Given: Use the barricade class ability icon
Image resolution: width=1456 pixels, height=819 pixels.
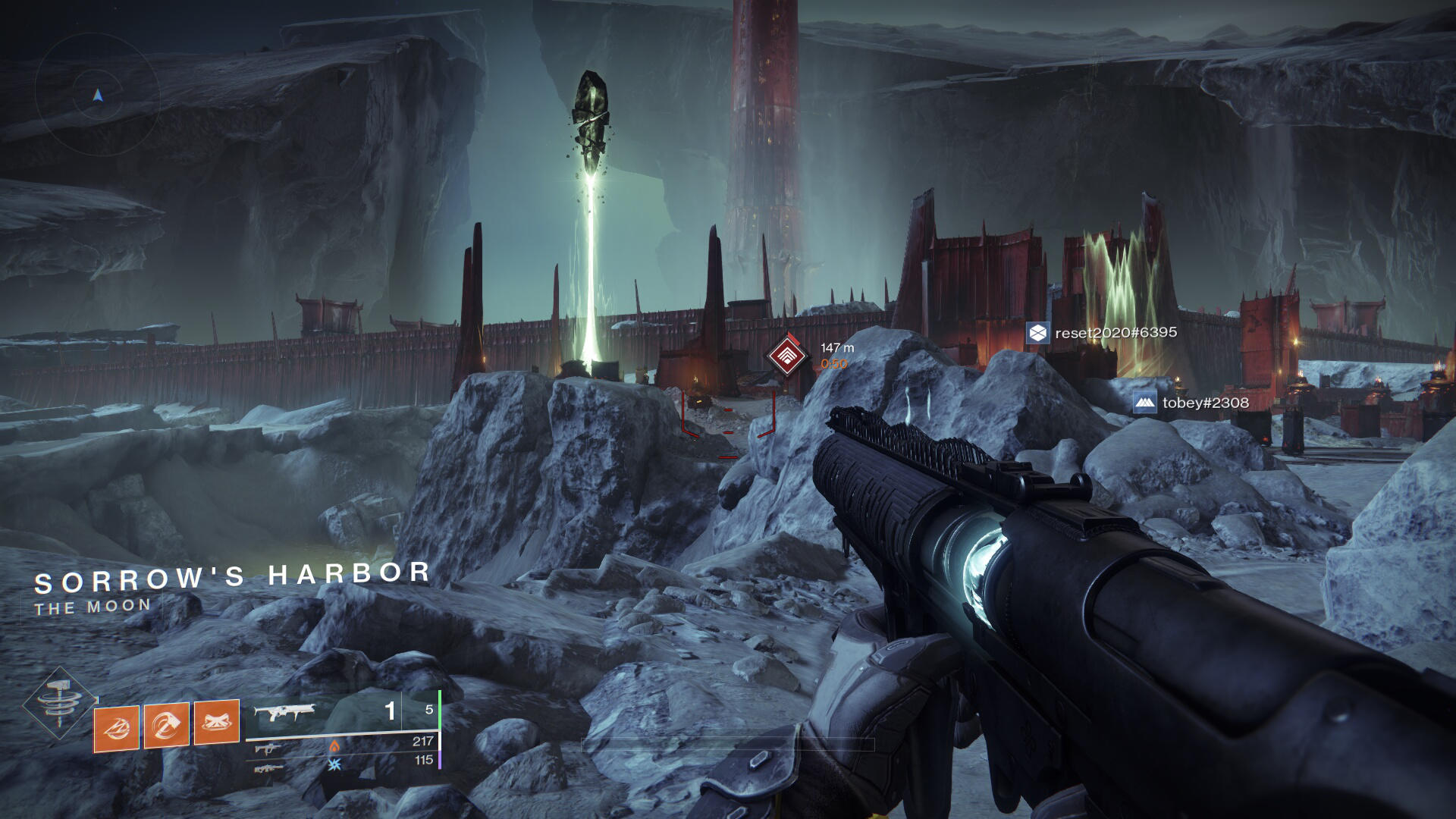Looking at the screenshot, I should pyautogui.click(x=217, y=722).
